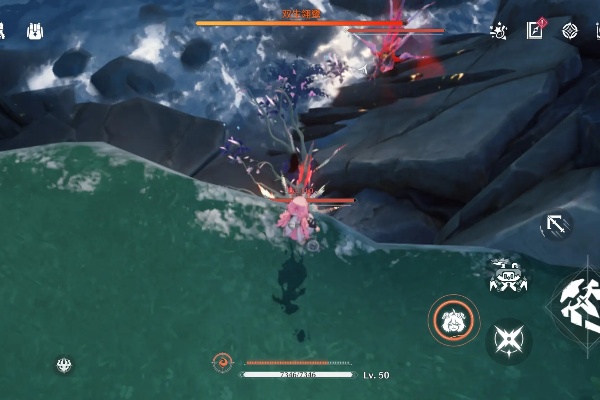Open the journal icon with red notification
Screen dimensions: 600x400
pos(534,31)
